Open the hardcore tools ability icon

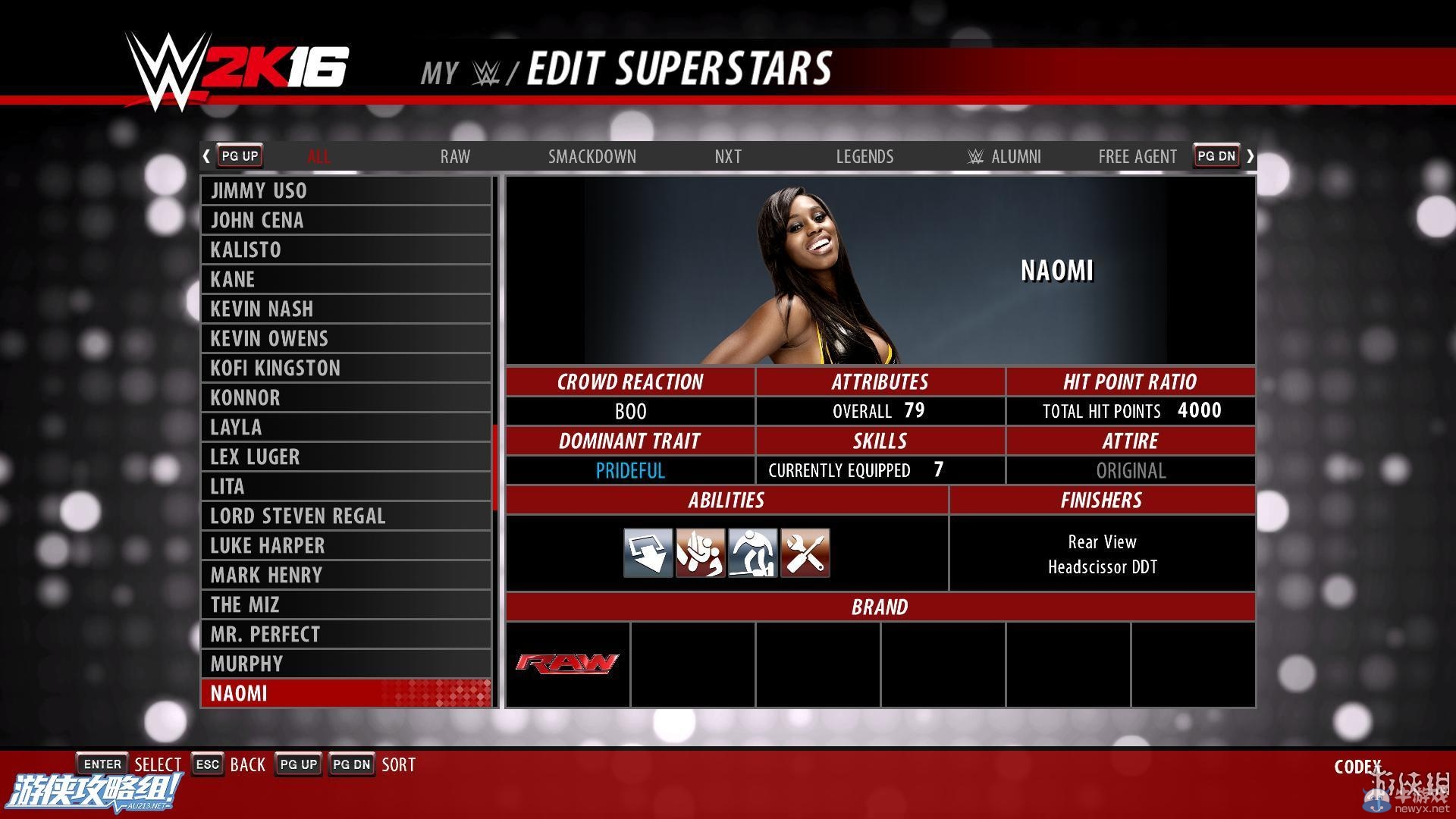[x=805, y=553]
